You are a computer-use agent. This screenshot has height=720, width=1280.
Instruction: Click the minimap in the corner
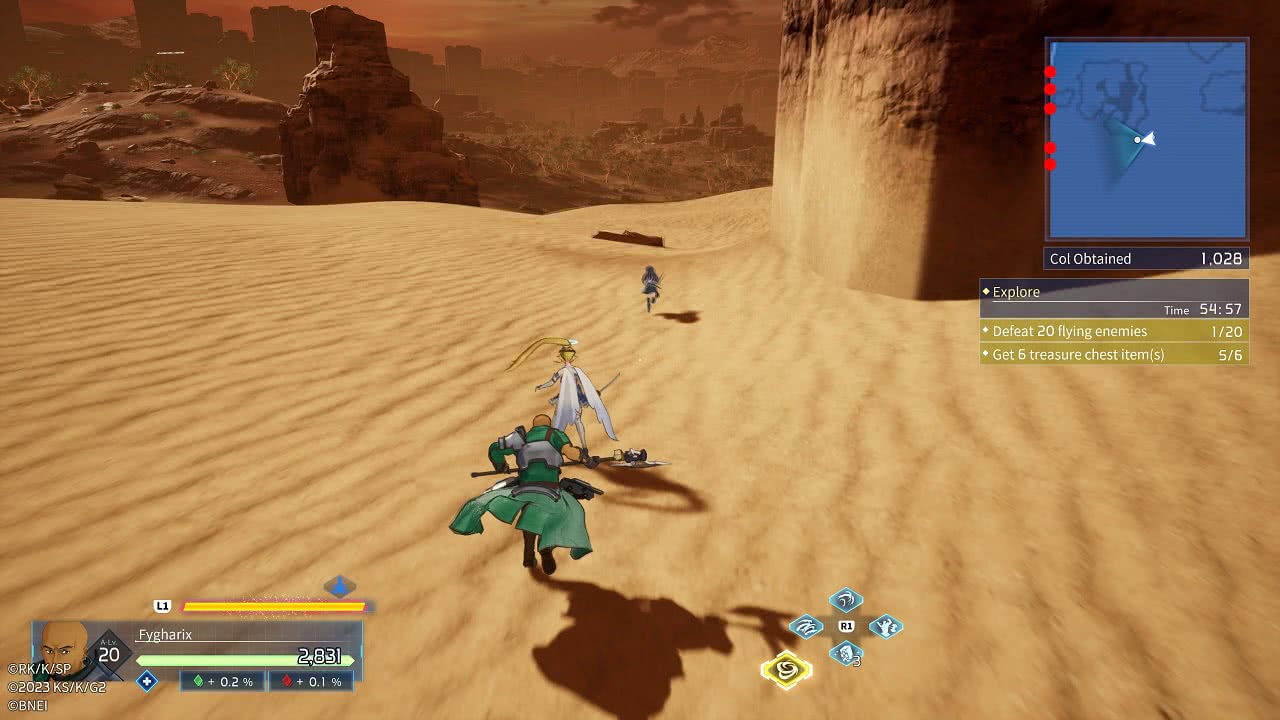1146,139
